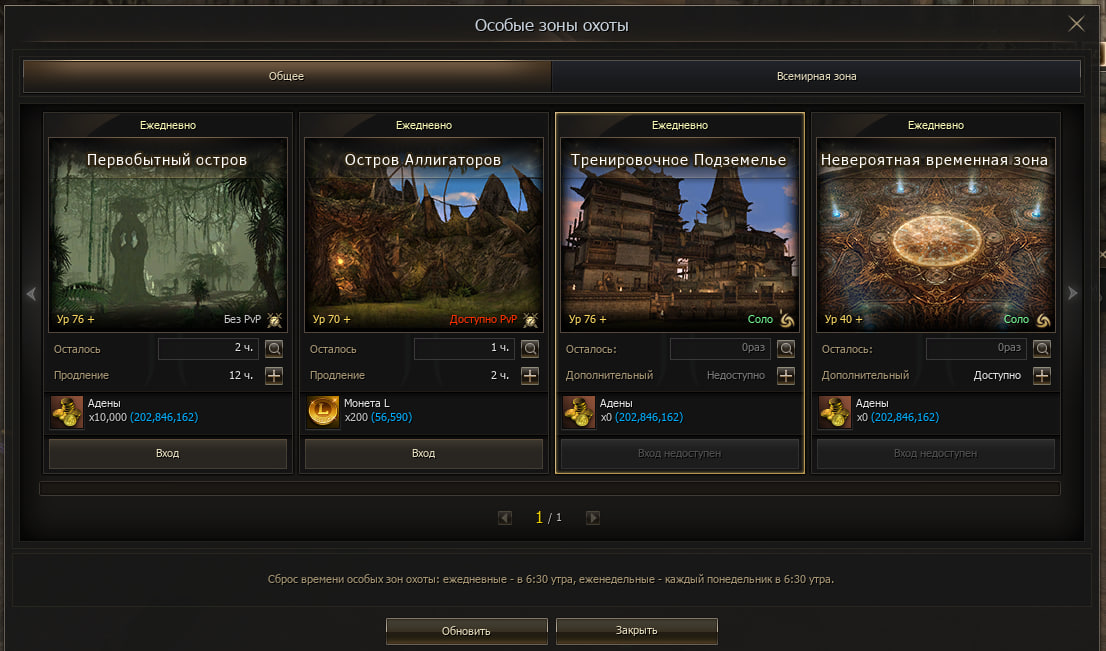This screenshot has height=651, width=1106.
Task: Add extra entry for Невероятная временная зона
Action: point(1042,376)
